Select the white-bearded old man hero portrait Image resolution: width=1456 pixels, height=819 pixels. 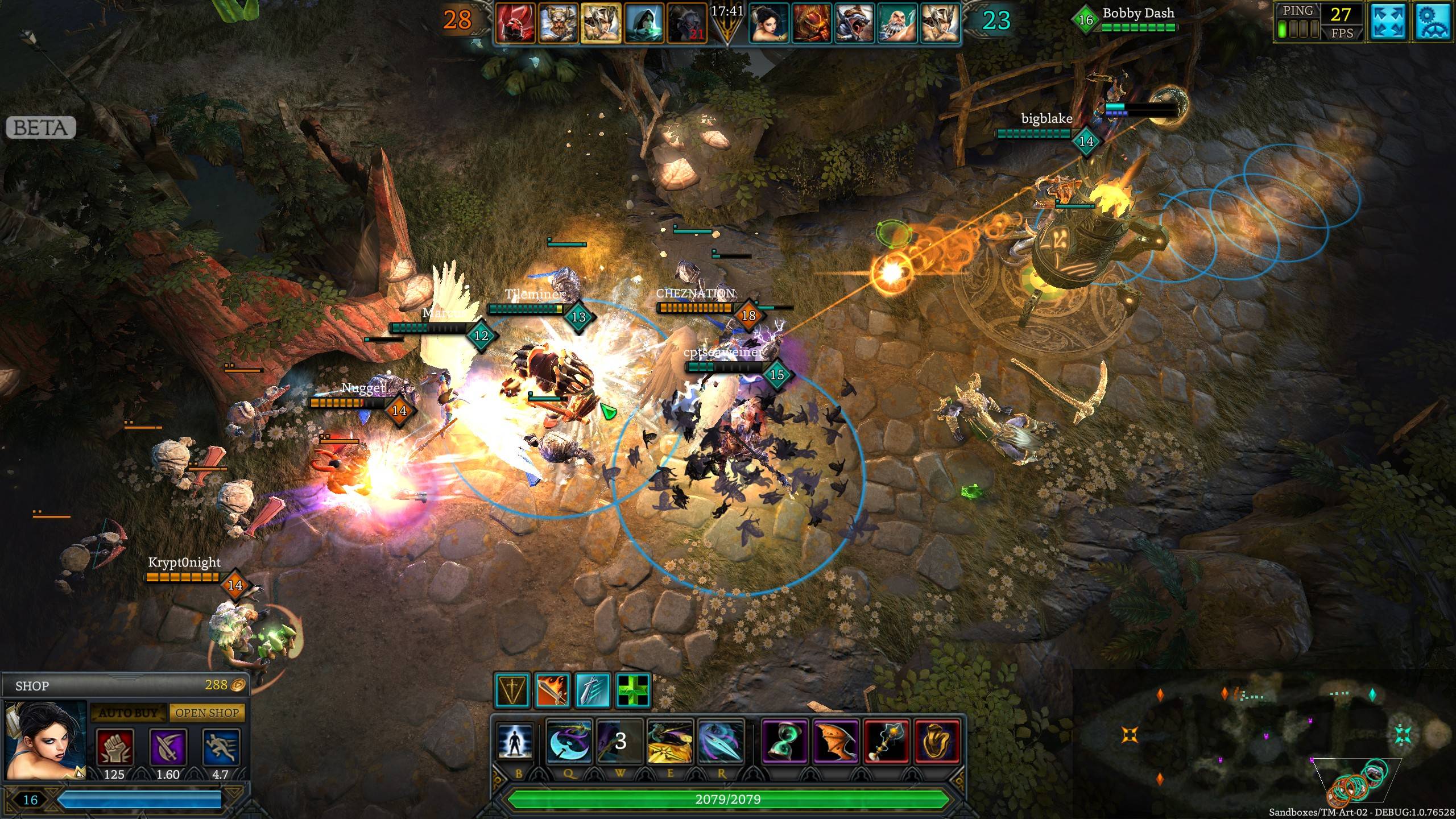point(897,23)
